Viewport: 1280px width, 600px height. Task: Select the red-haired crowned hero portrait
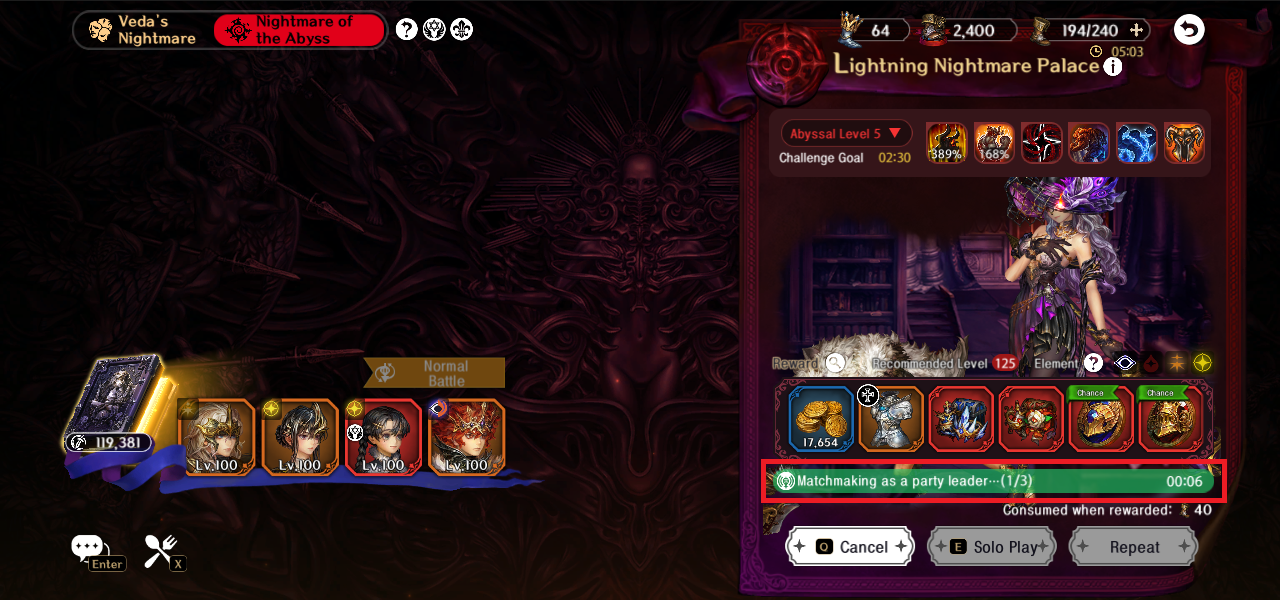(x=465, y=437)
